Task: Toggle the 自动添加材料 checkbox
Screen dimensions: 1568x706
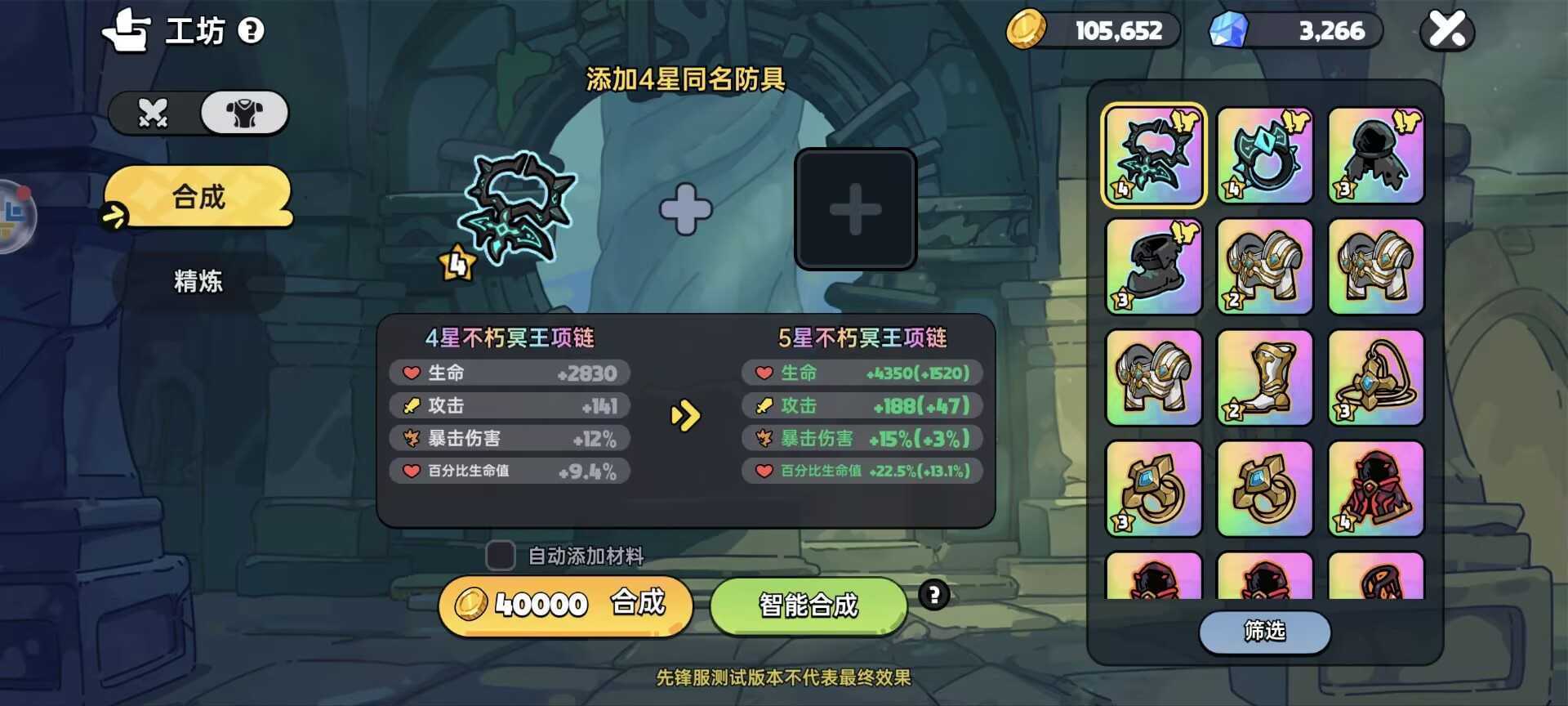Action: [500, 556]
